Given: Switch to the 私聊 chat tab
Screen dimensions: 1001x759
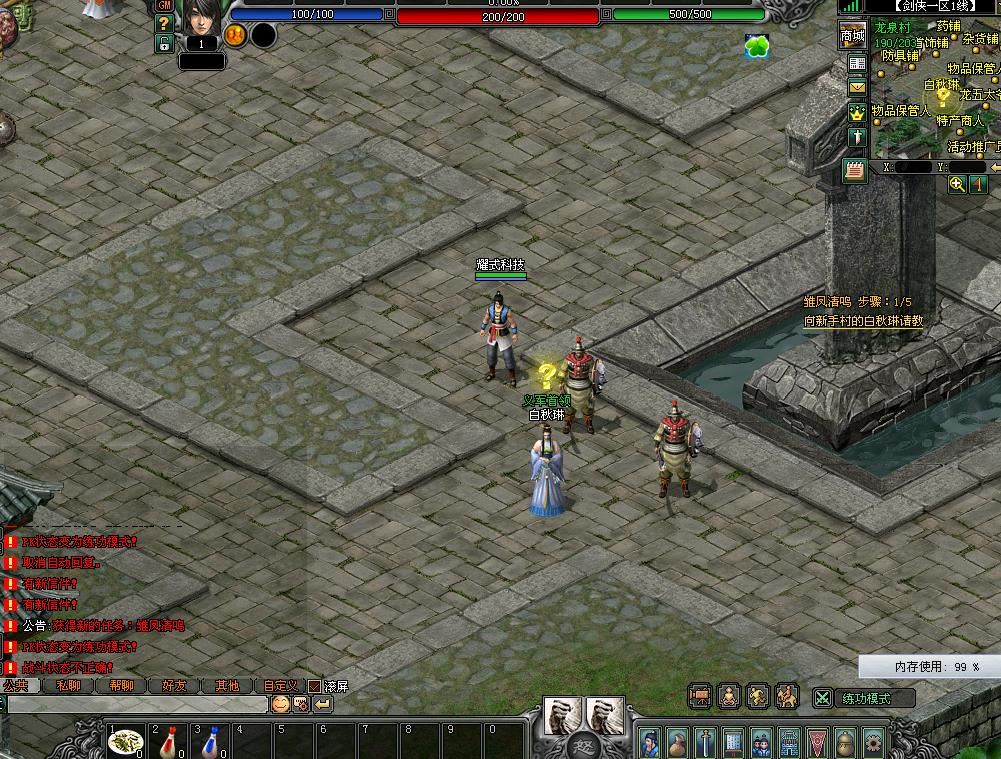Looking at the screenshot, I should (x=68, y=686).
